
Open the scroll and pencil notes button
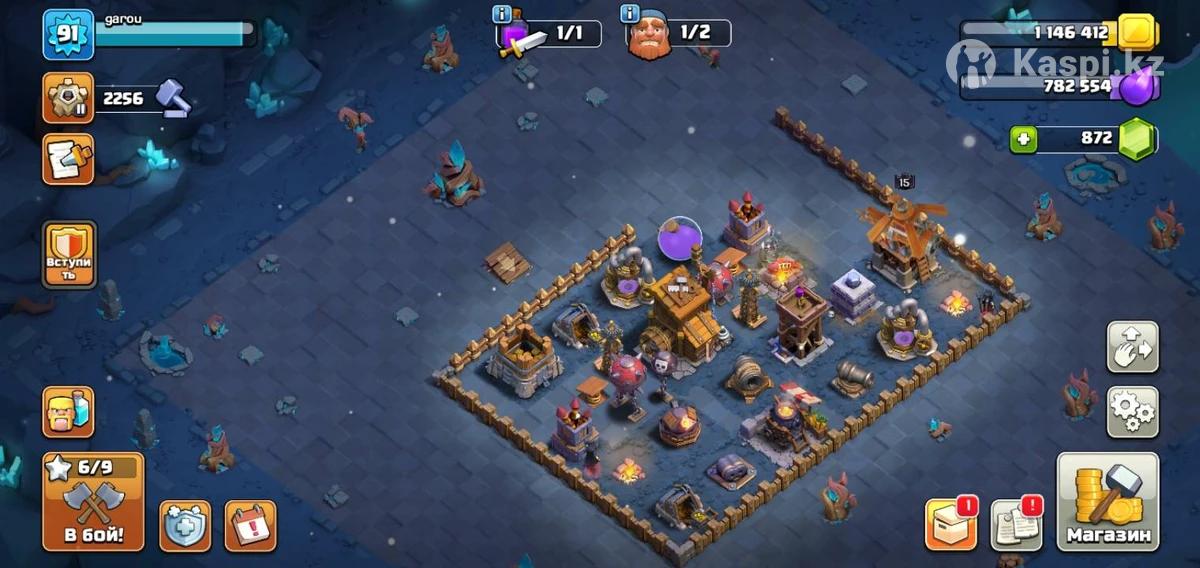pyautogui.click(x=68, y=159)
